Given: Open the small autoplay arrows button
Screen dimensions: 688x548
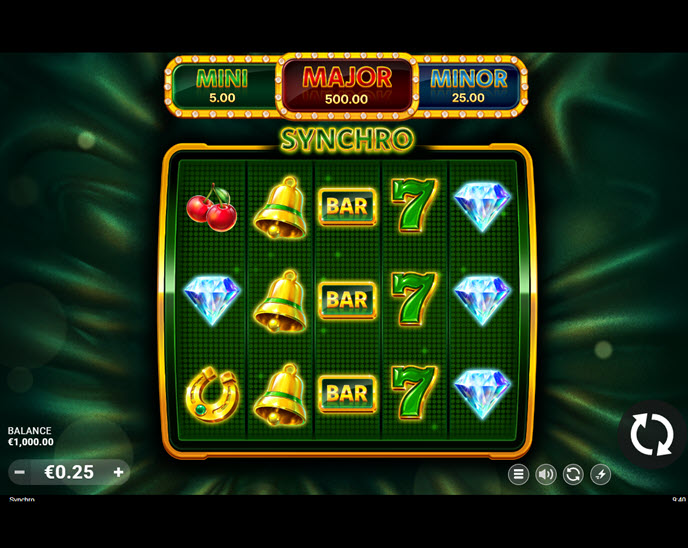Looking at the screenshot, I should click(x=573, y=474).
